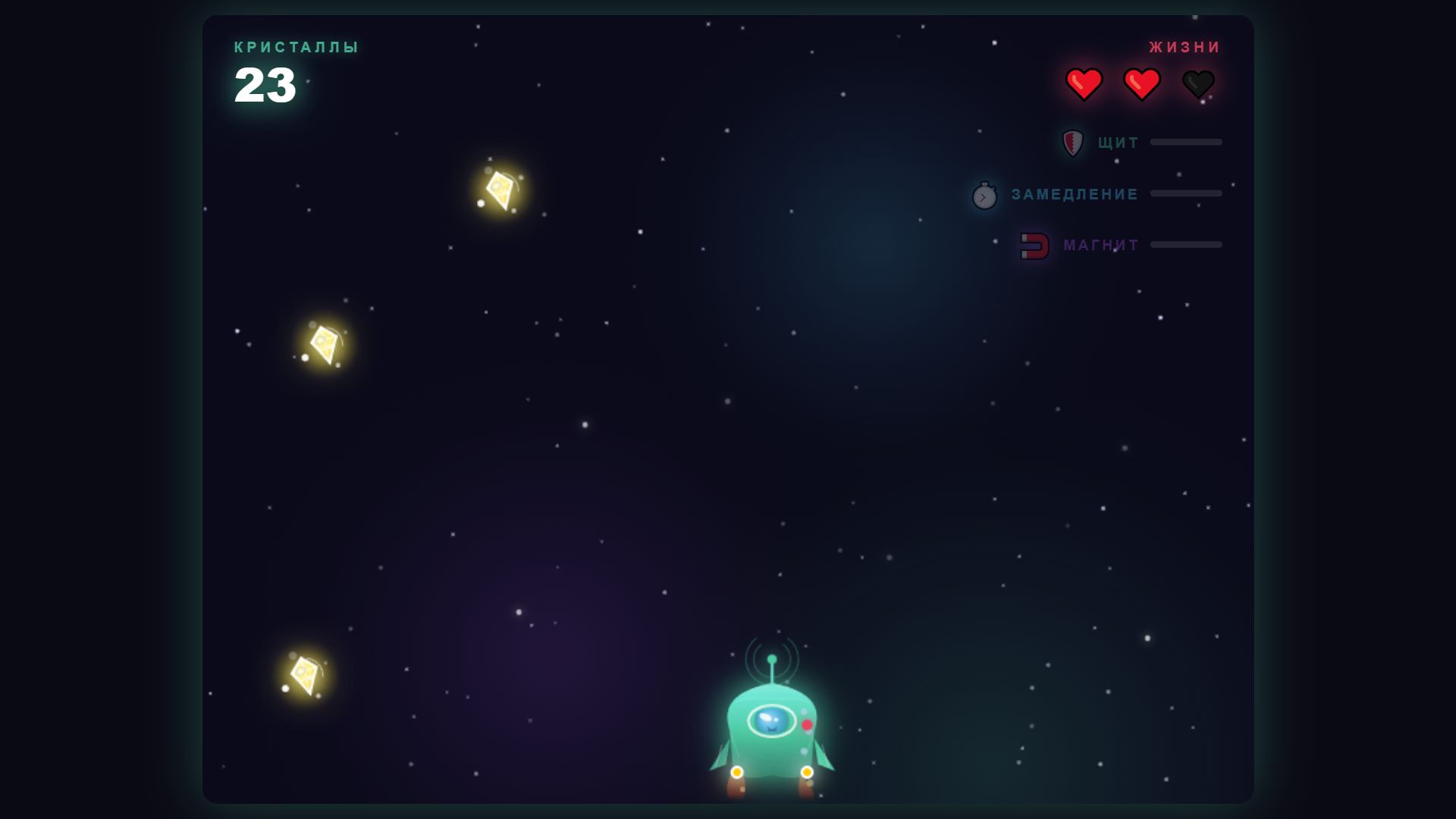Click the crystal counter showing 23
Screen dimensions: 1456x819
(x=264, y=85)
